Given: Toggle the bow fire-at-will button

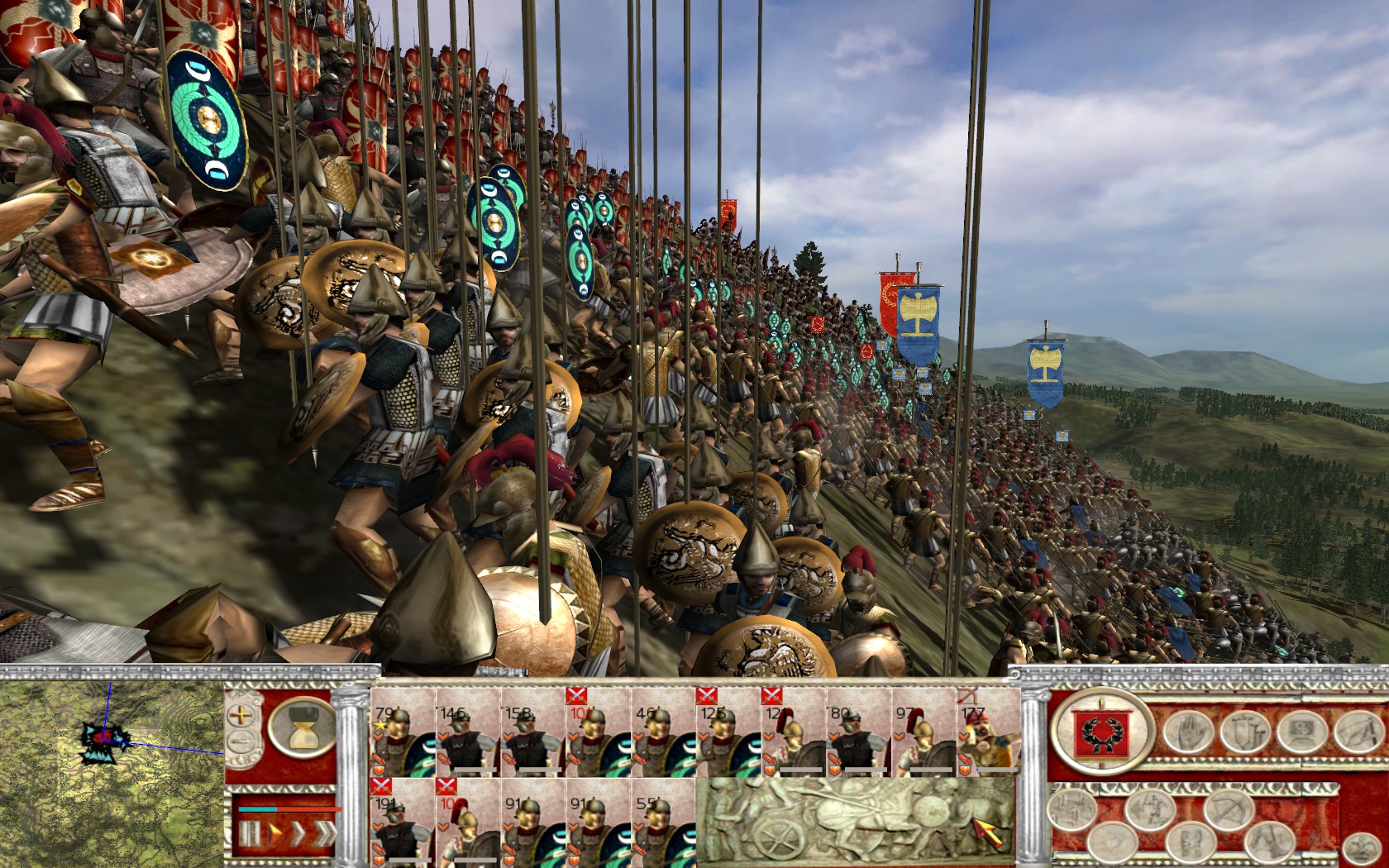Looking at the screenshot, I should (x=1230, y=810).
